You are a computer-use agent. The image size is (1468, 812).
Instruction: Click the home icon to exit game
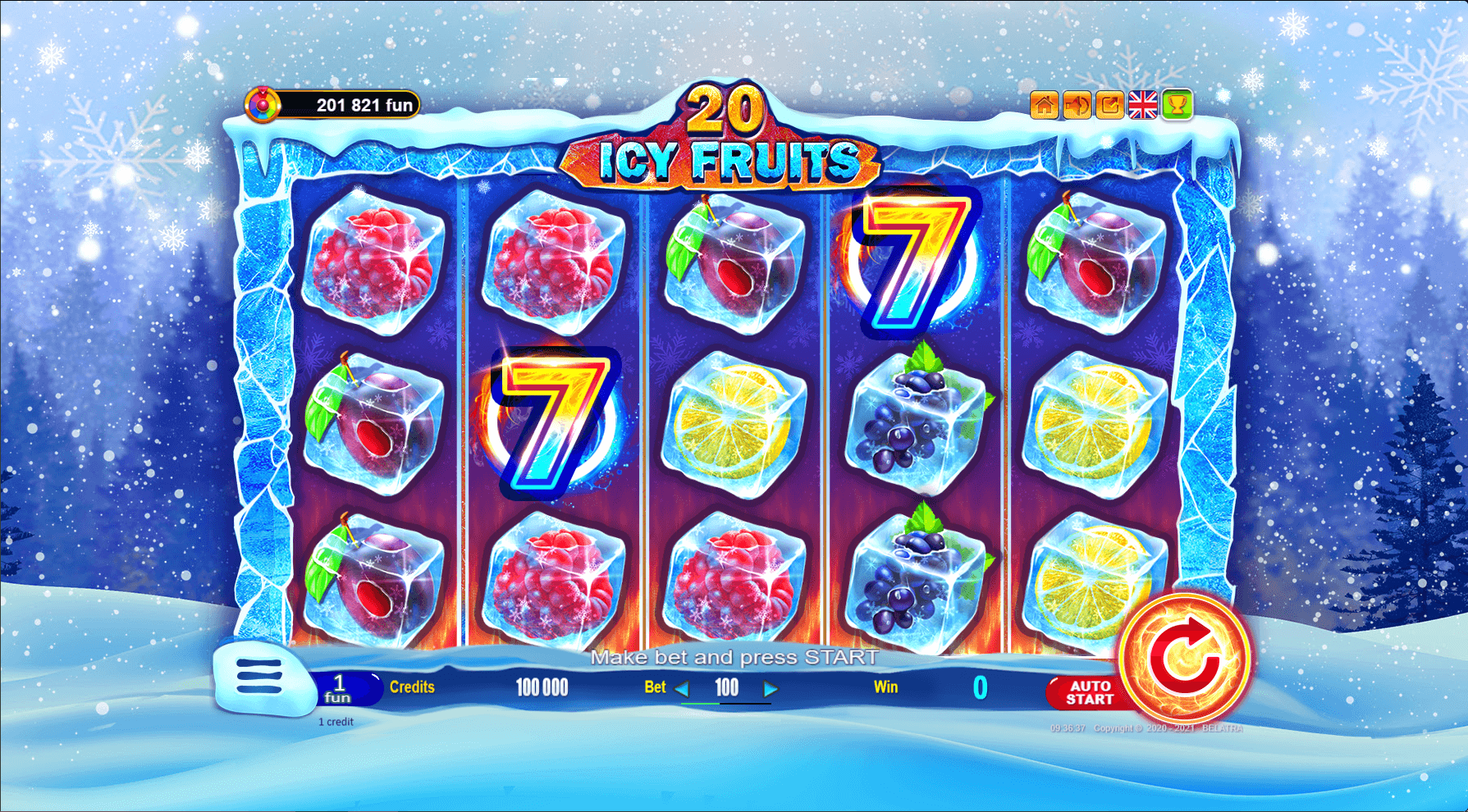pyautogui.click(x=1044, y=105)
